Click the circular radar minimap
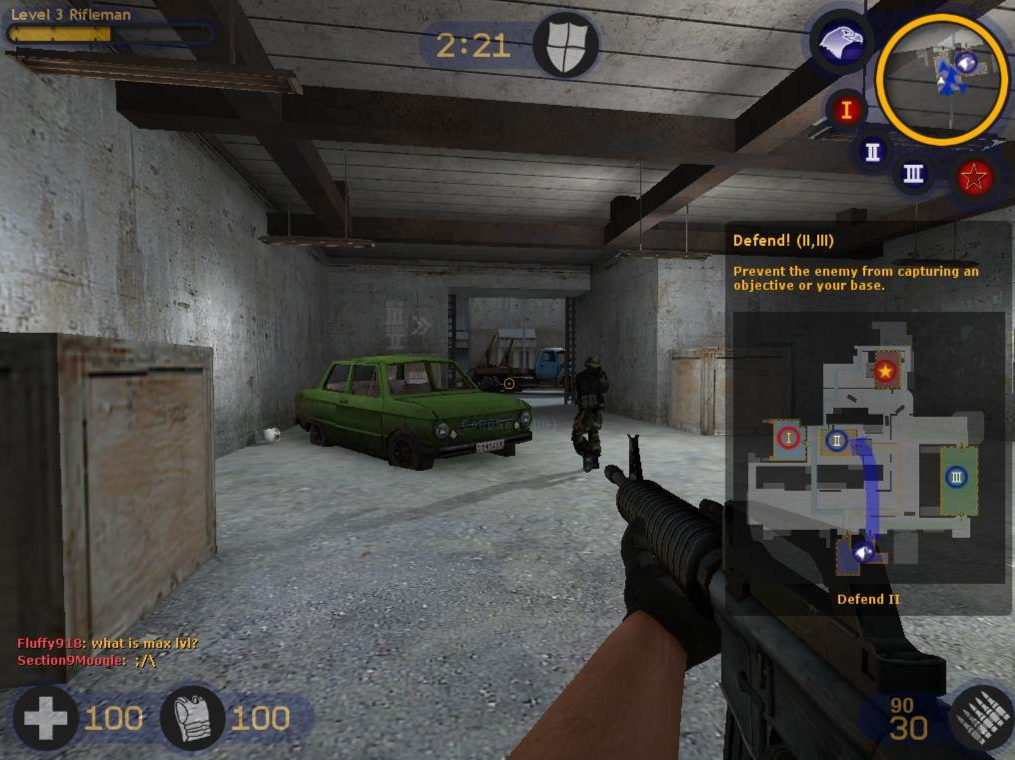 point(942,79)
